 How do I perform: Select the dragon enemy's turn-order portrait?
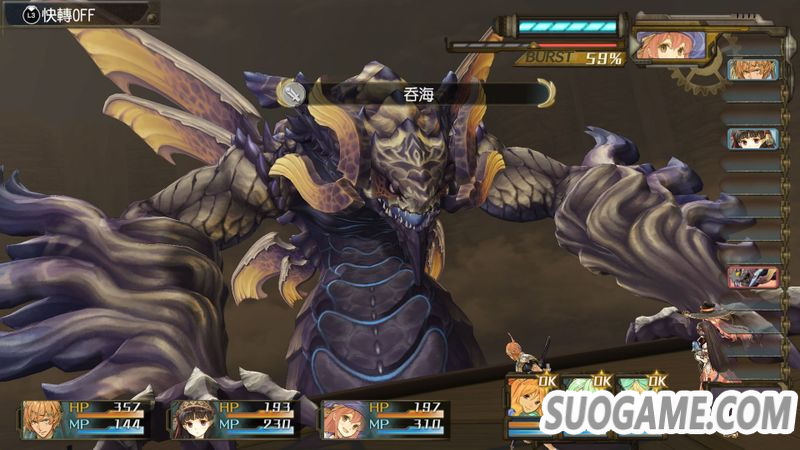coord(752,278)
